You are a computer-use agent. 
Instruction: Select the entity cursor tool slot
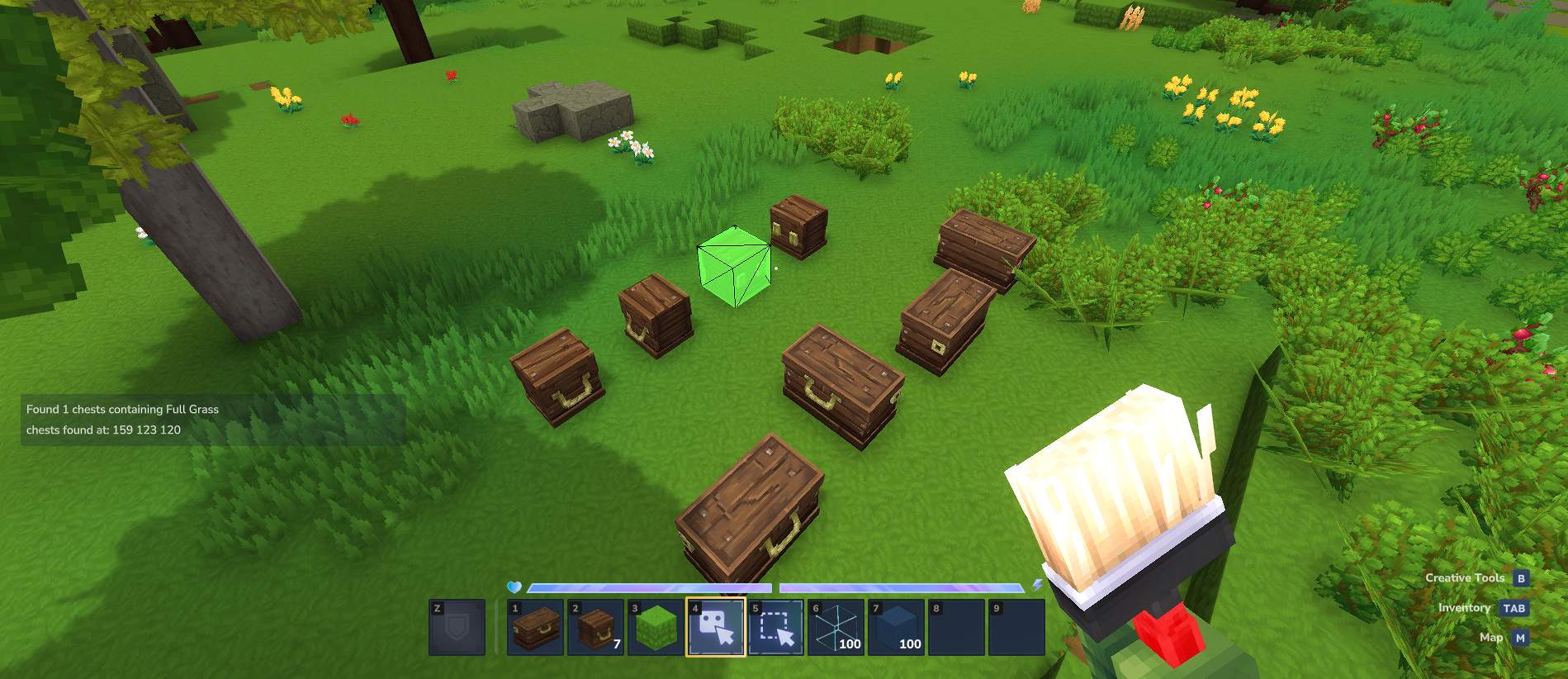pos(716,628)
